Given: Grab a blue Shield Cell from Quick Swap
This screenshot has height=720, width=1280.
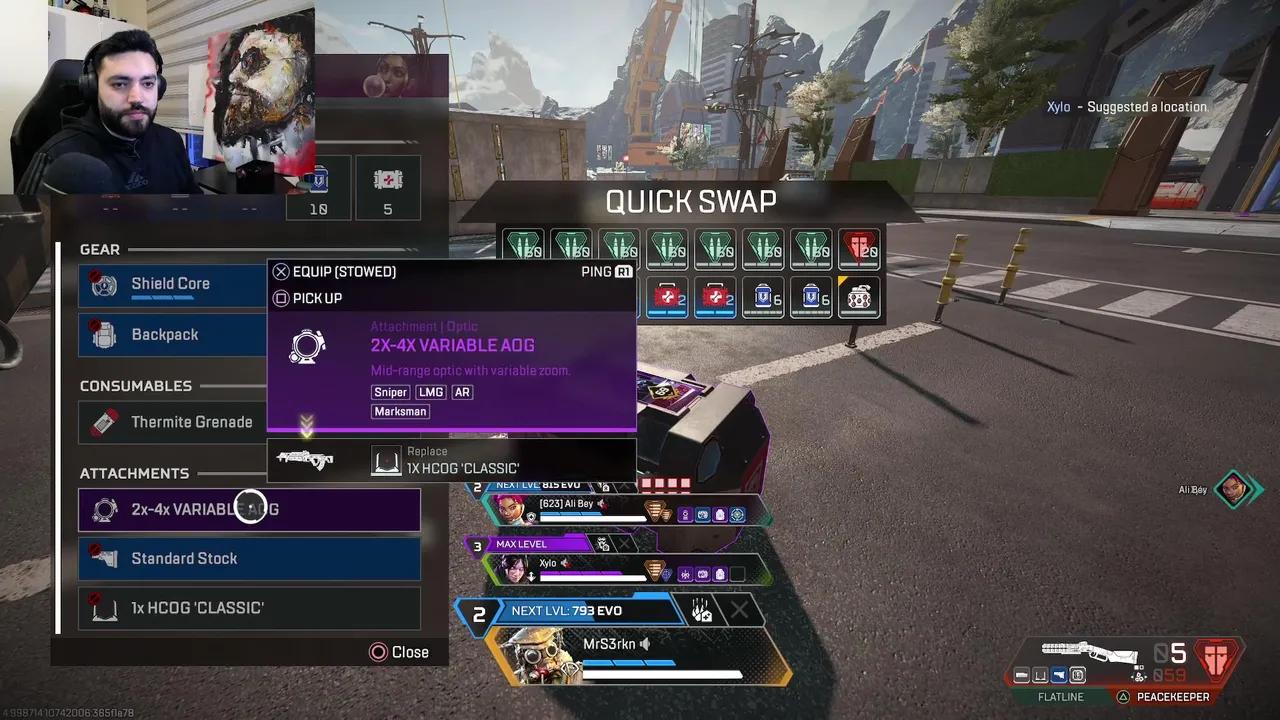Looking at the screenshot, I should pos(763,297).
